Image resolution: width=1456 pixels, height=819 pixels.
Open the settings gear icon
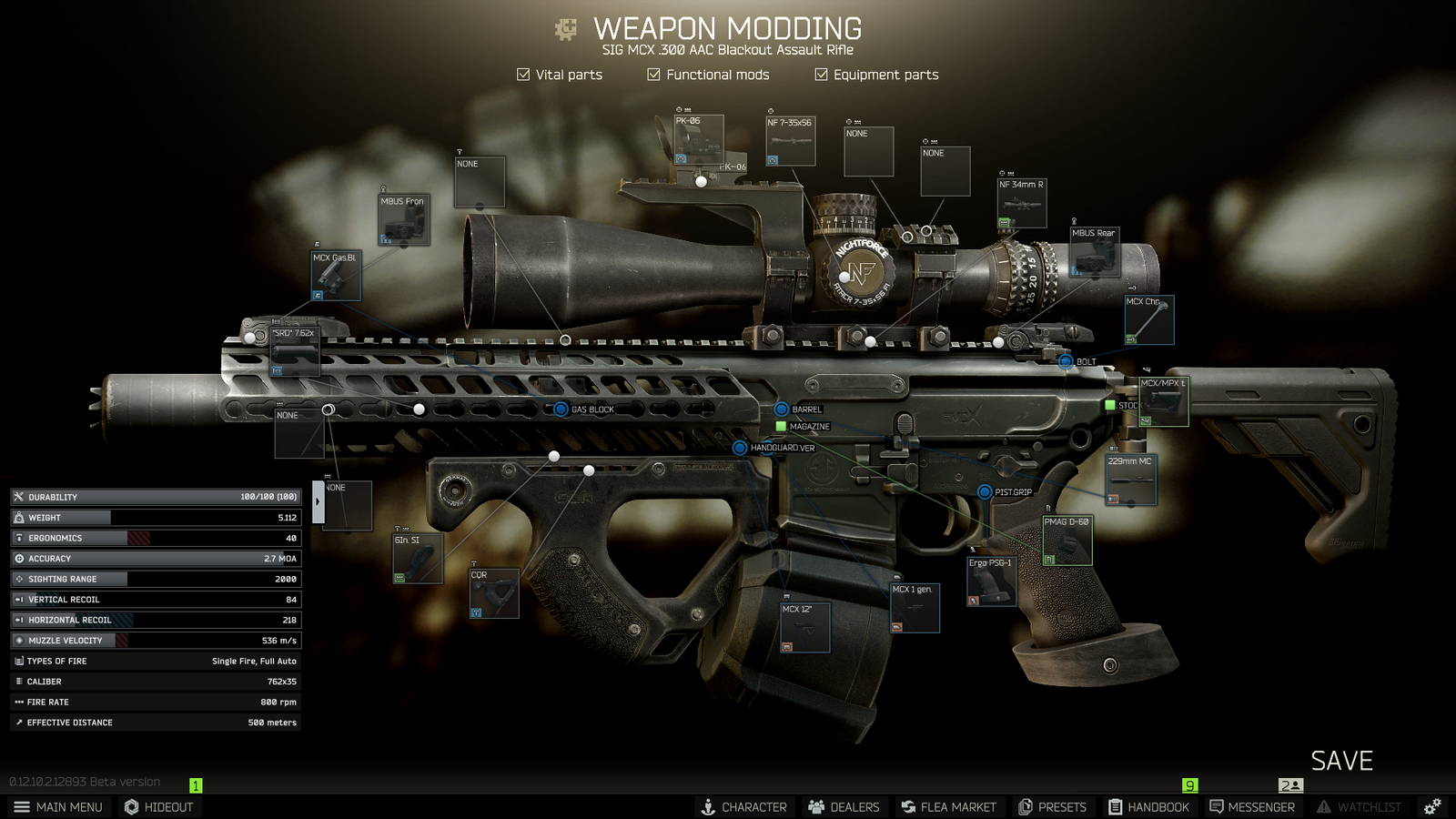(x=1432, y=807)
